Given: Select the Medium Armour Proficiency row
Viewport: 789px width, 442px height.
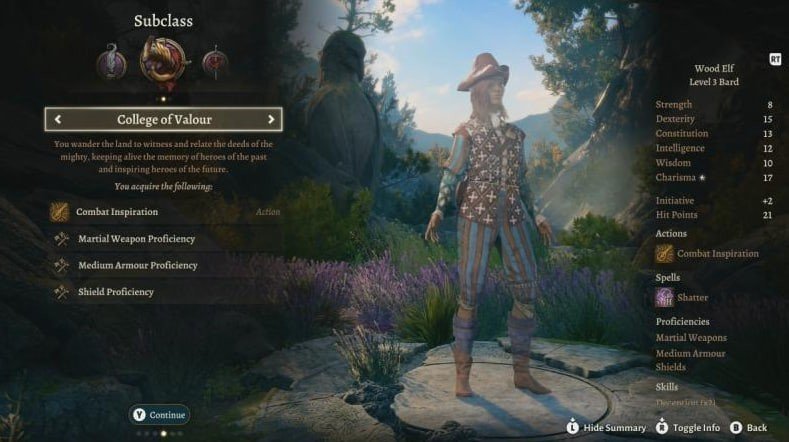Looking at the screenshot, I should tap(137, 266).
